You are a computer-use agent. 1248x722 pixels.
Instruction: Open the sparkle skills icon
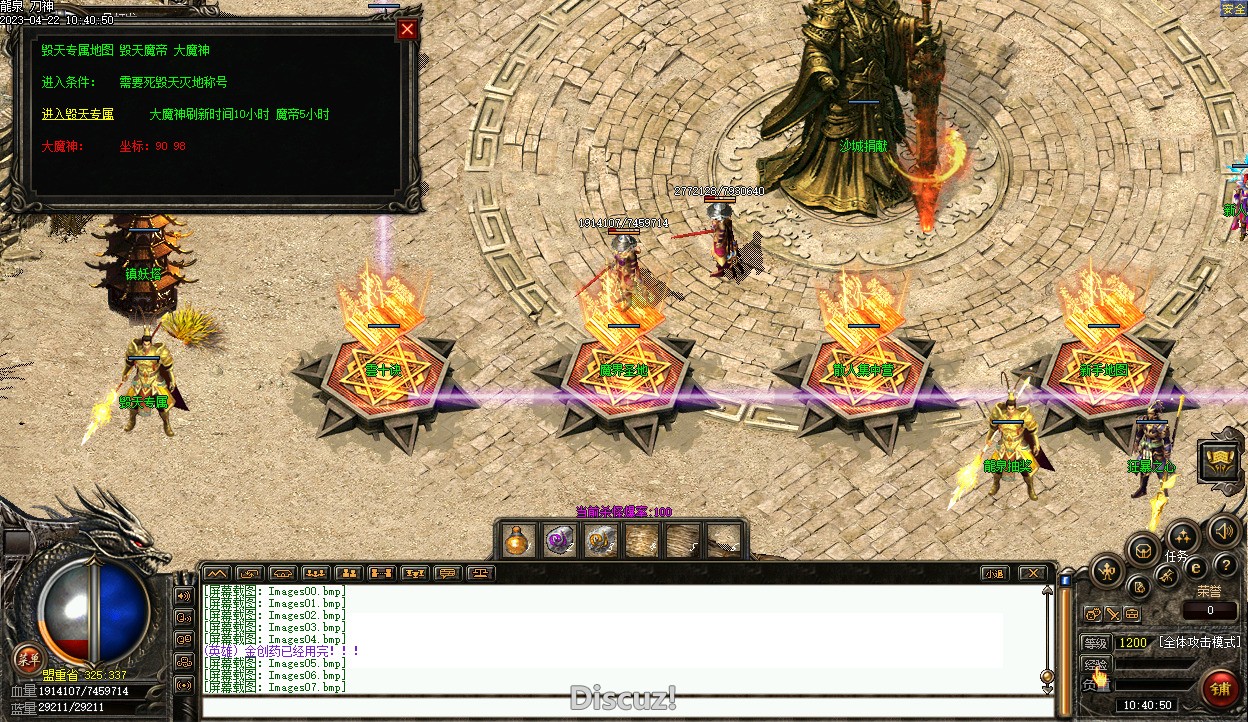click(1183, 535)
